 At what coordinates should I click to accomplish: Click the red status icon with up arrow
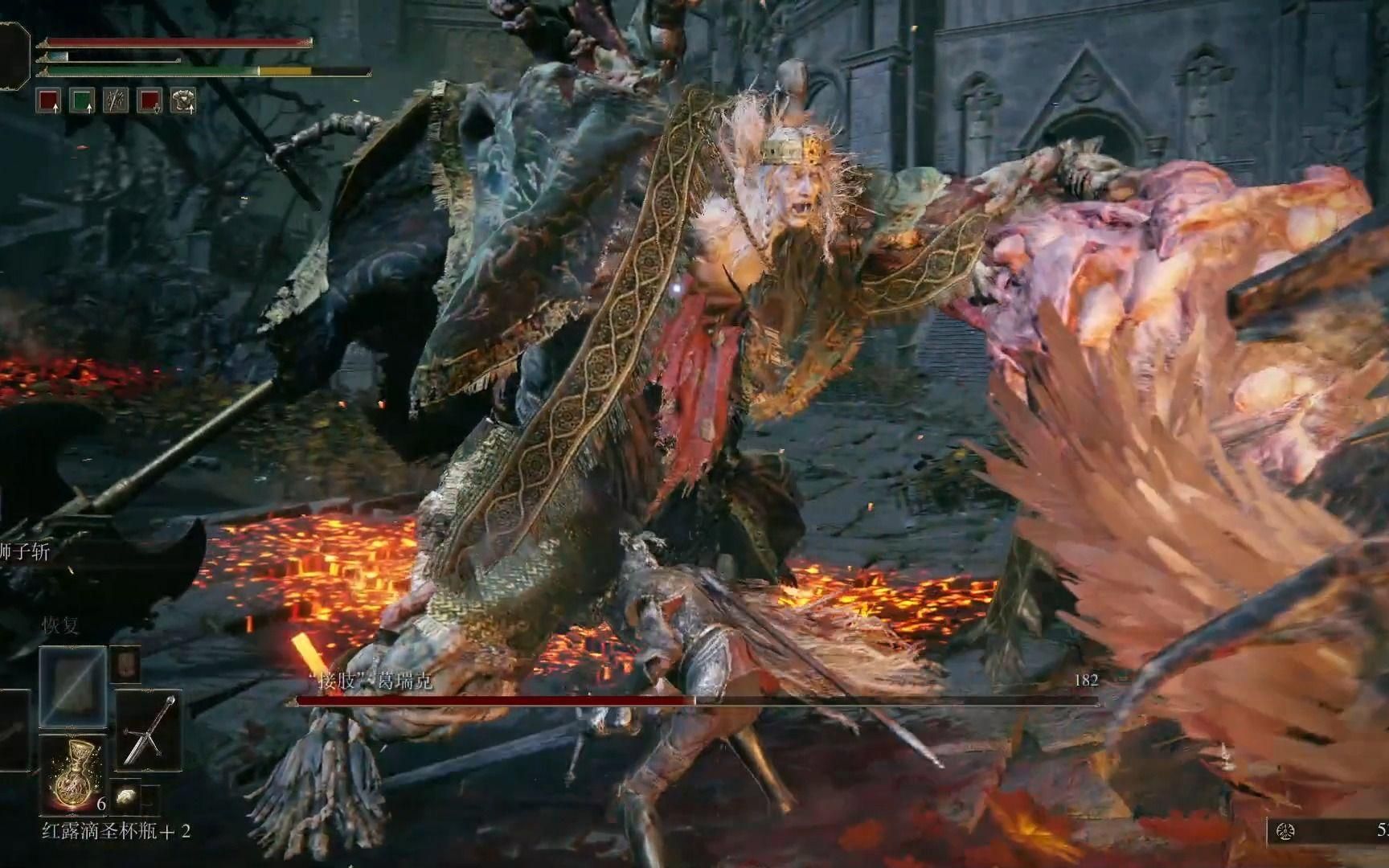click(x=49, y=100)
